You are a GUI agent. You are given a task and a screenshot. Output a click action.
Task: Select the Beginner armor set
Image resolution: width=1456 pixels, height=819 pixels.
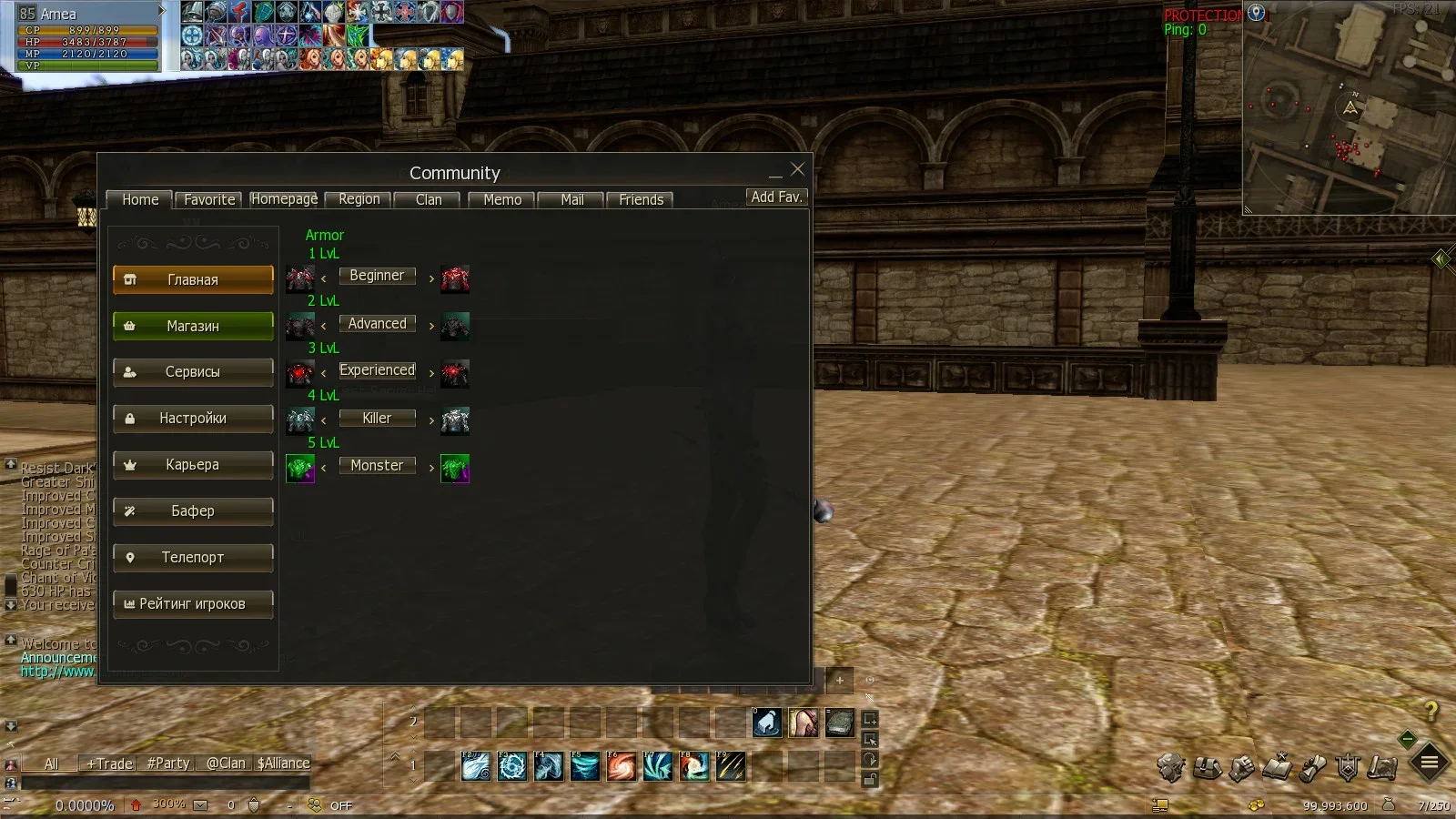[377, 276]
